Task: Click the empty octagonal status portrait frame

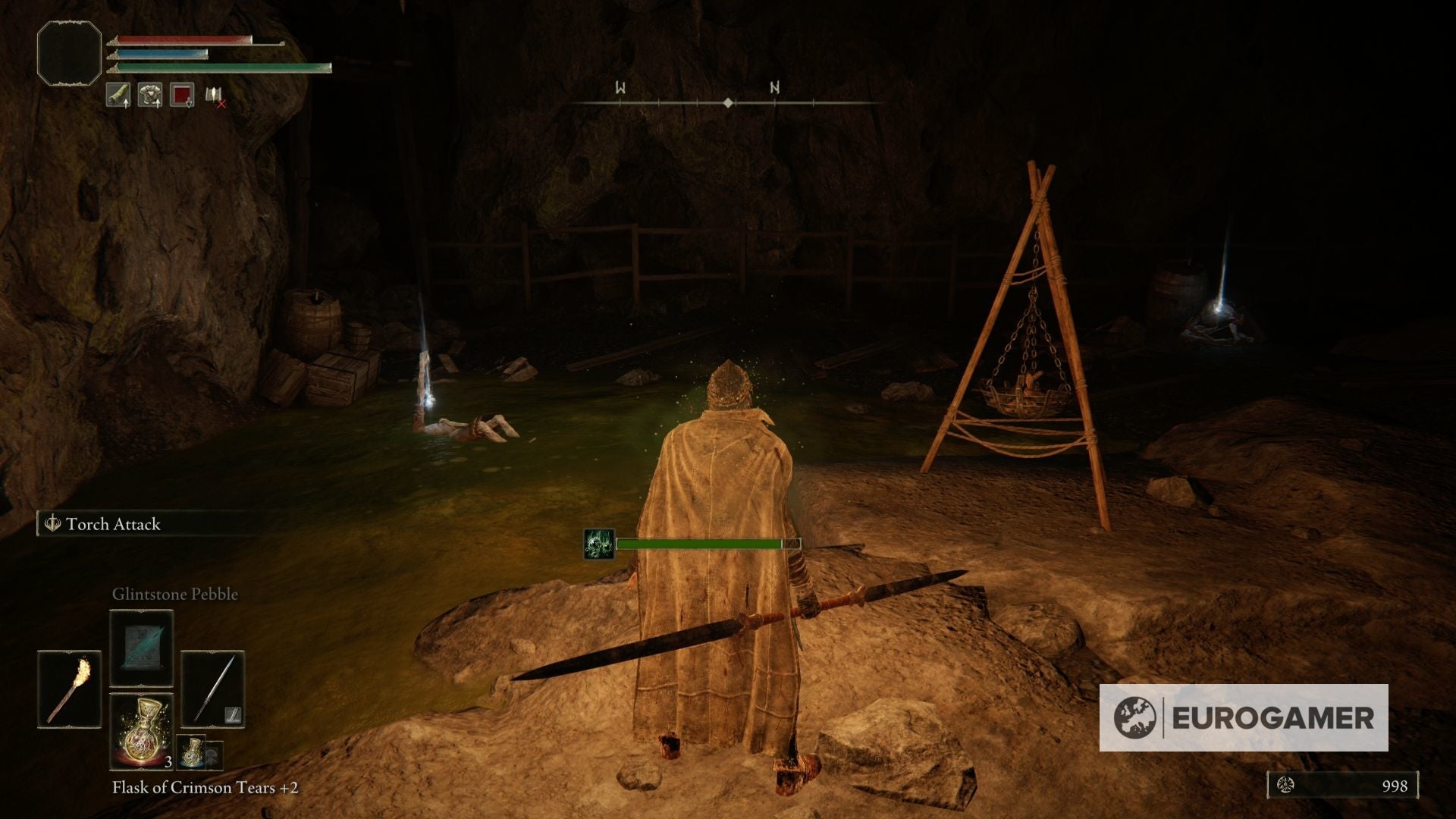Action: pos(69,53)
